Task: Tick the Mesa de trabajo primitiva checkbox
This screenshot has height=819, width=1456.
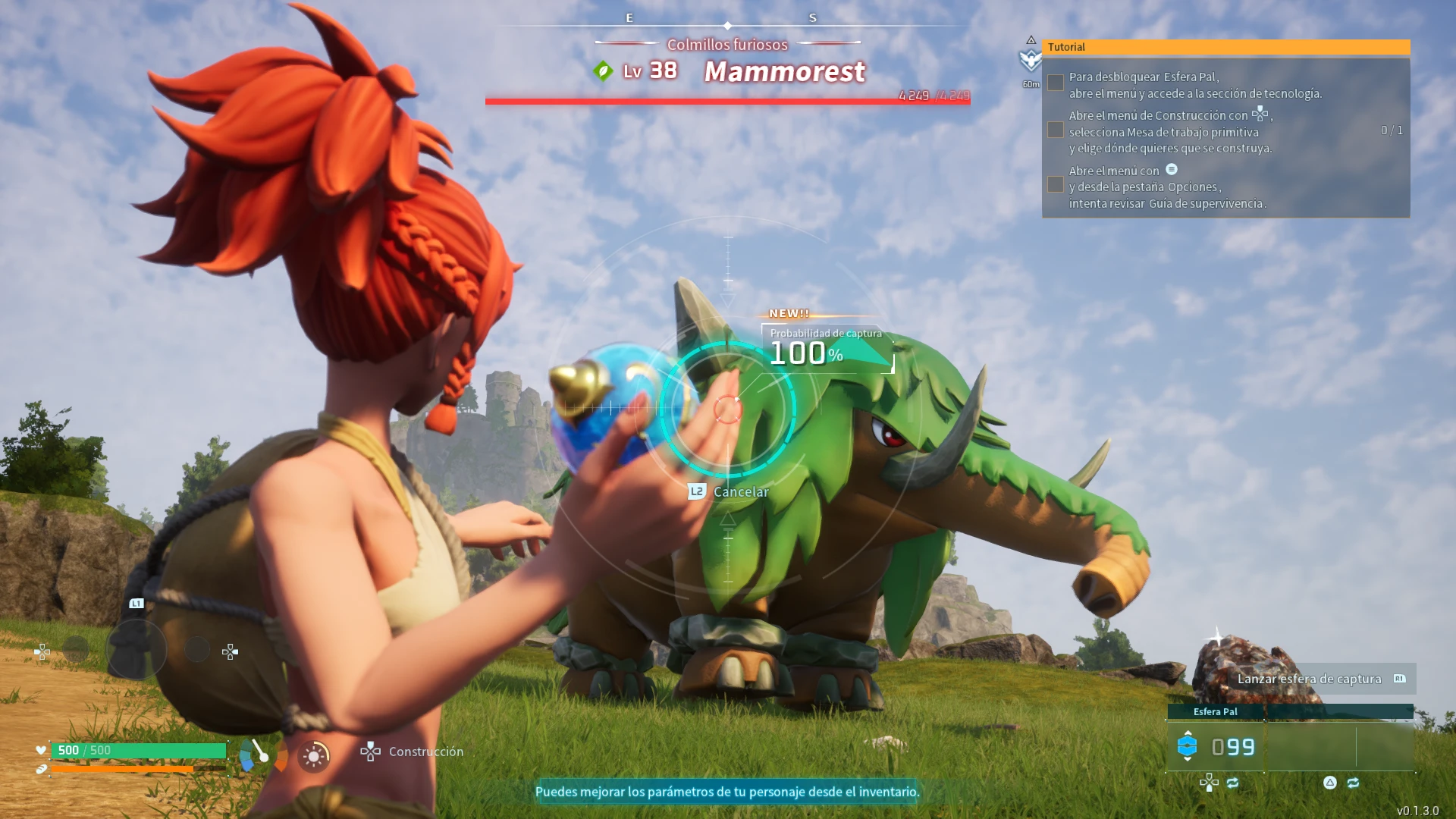Action: click(1055, 130)
